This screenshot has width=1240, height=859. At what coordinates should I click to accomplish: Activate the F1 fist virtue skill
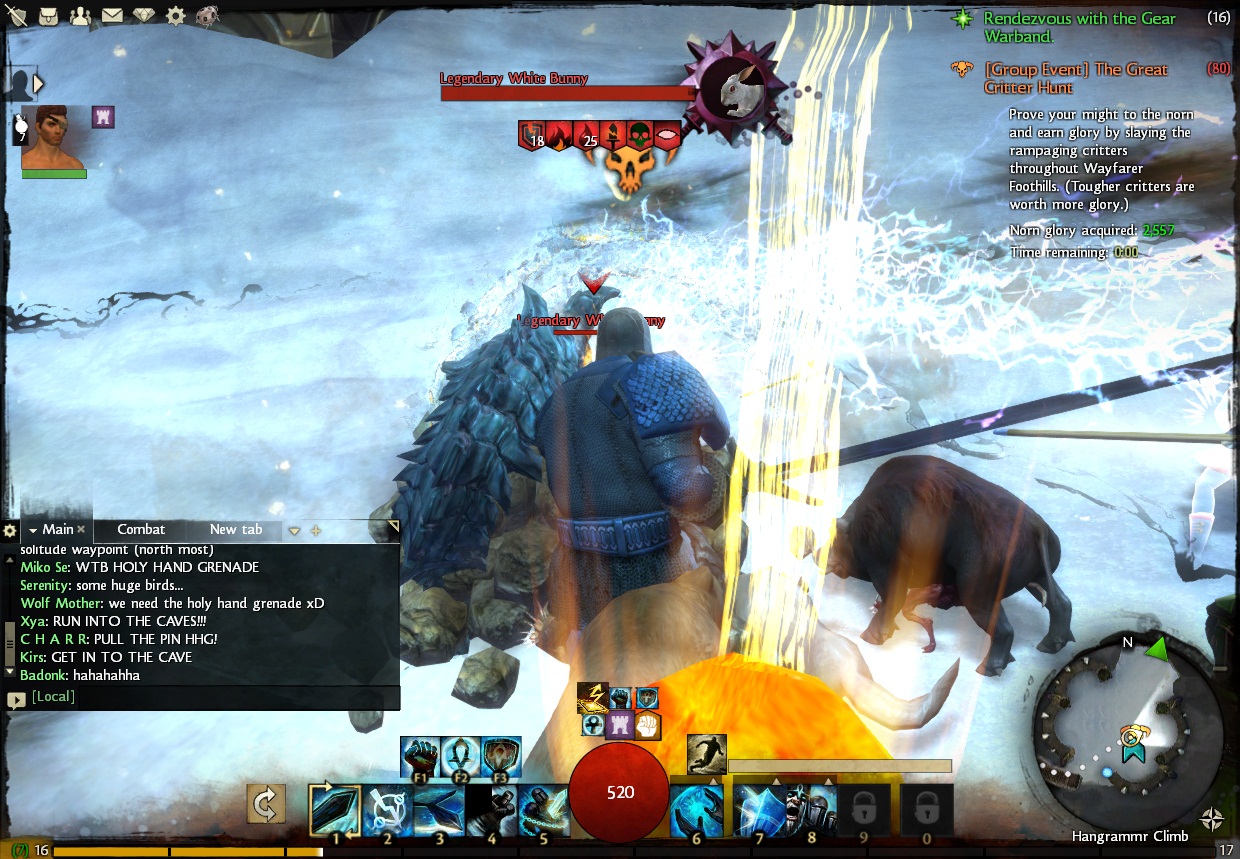[420, 756]
